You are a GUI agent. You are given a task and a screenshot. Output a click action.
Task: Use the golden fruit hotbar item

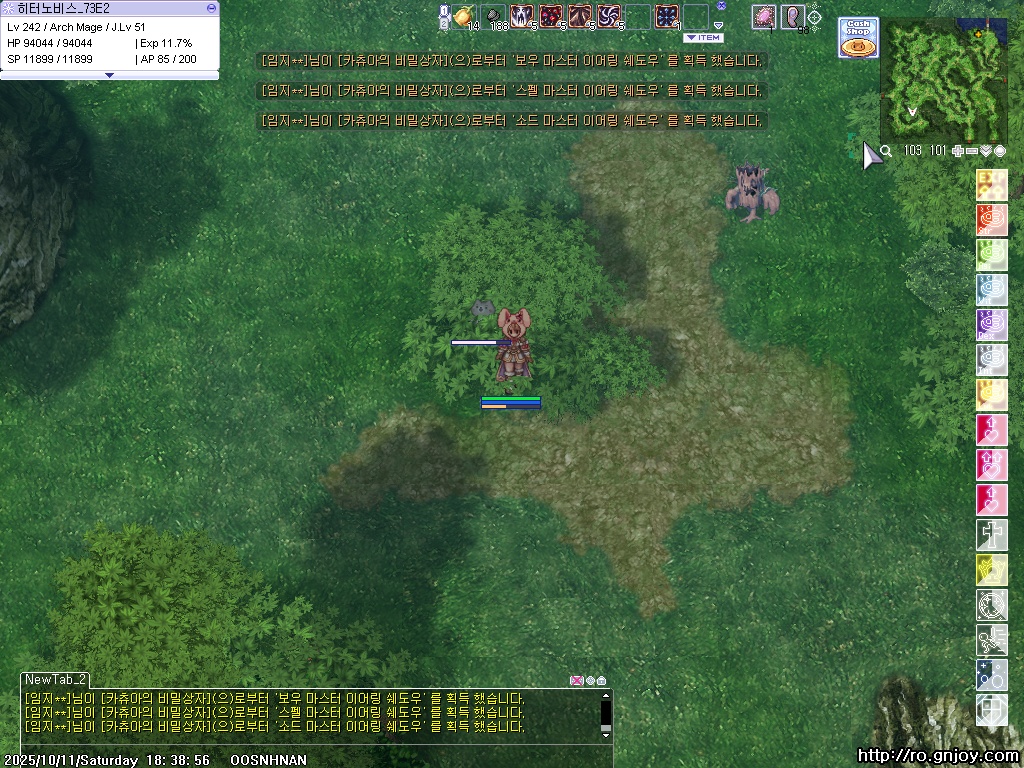(x=463, y=16)
